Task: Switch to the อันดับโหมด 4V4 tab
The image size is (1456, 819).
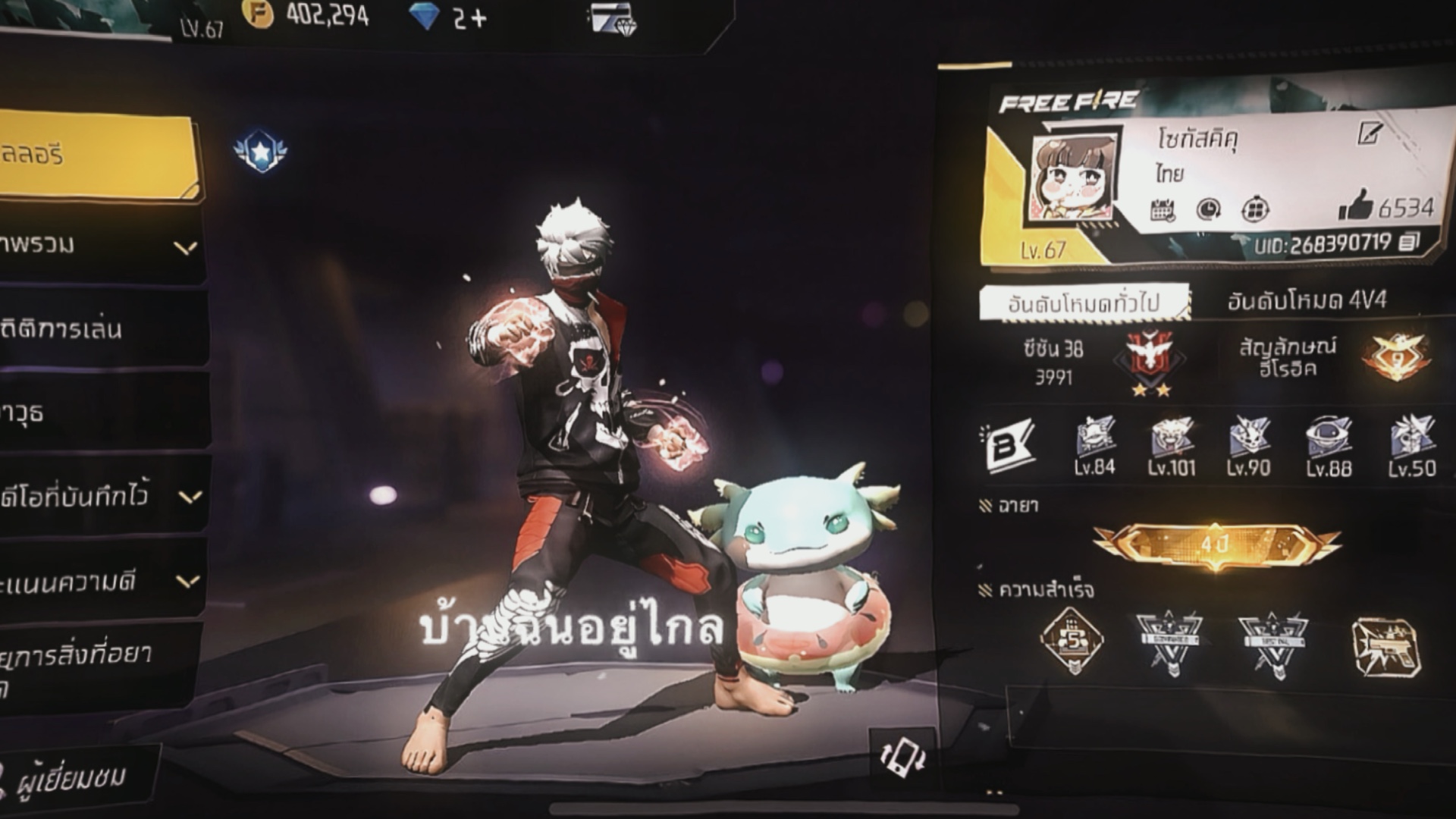Action: 1307,301
